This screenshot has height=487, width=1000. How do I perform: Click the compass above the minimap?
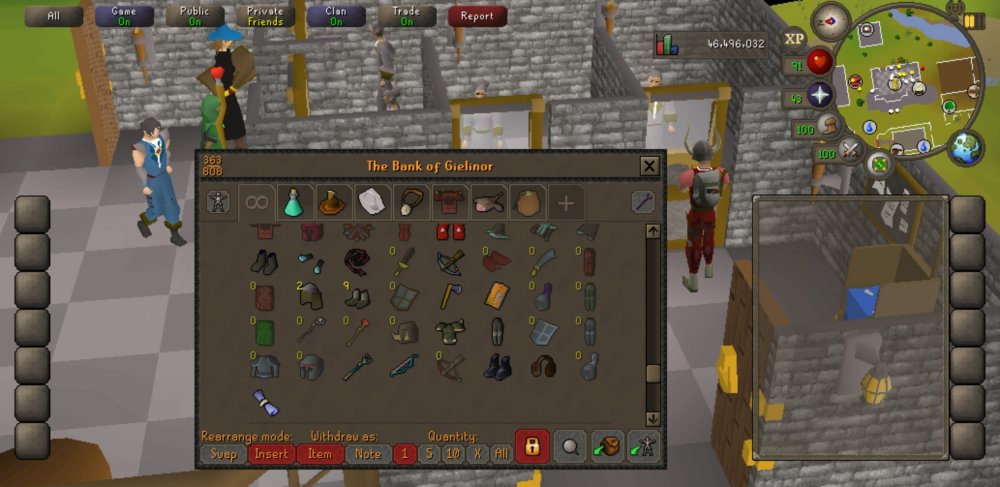tap(831, 21)
